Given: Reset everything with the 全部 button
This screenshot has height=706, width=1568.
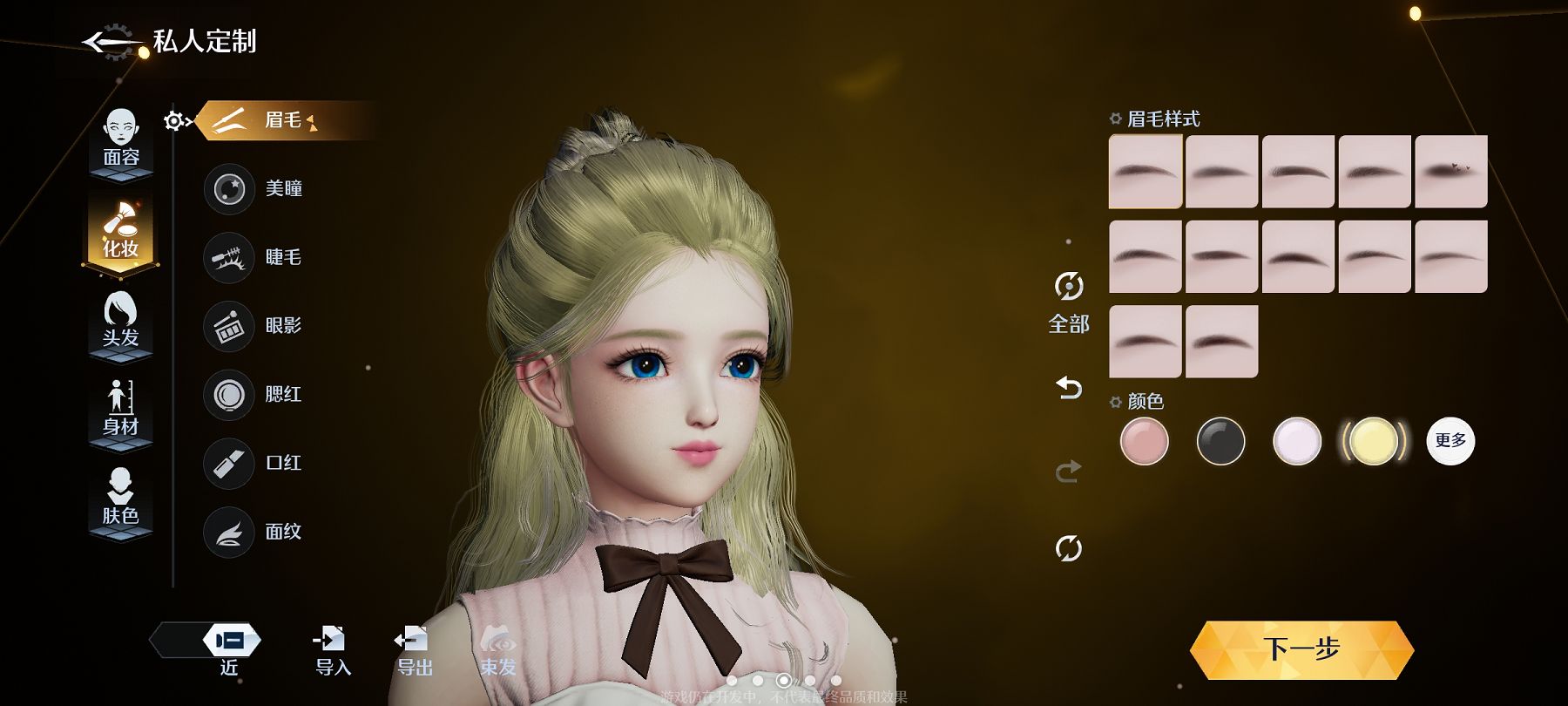Looking at the screenshot, I should click(1069, 302).
